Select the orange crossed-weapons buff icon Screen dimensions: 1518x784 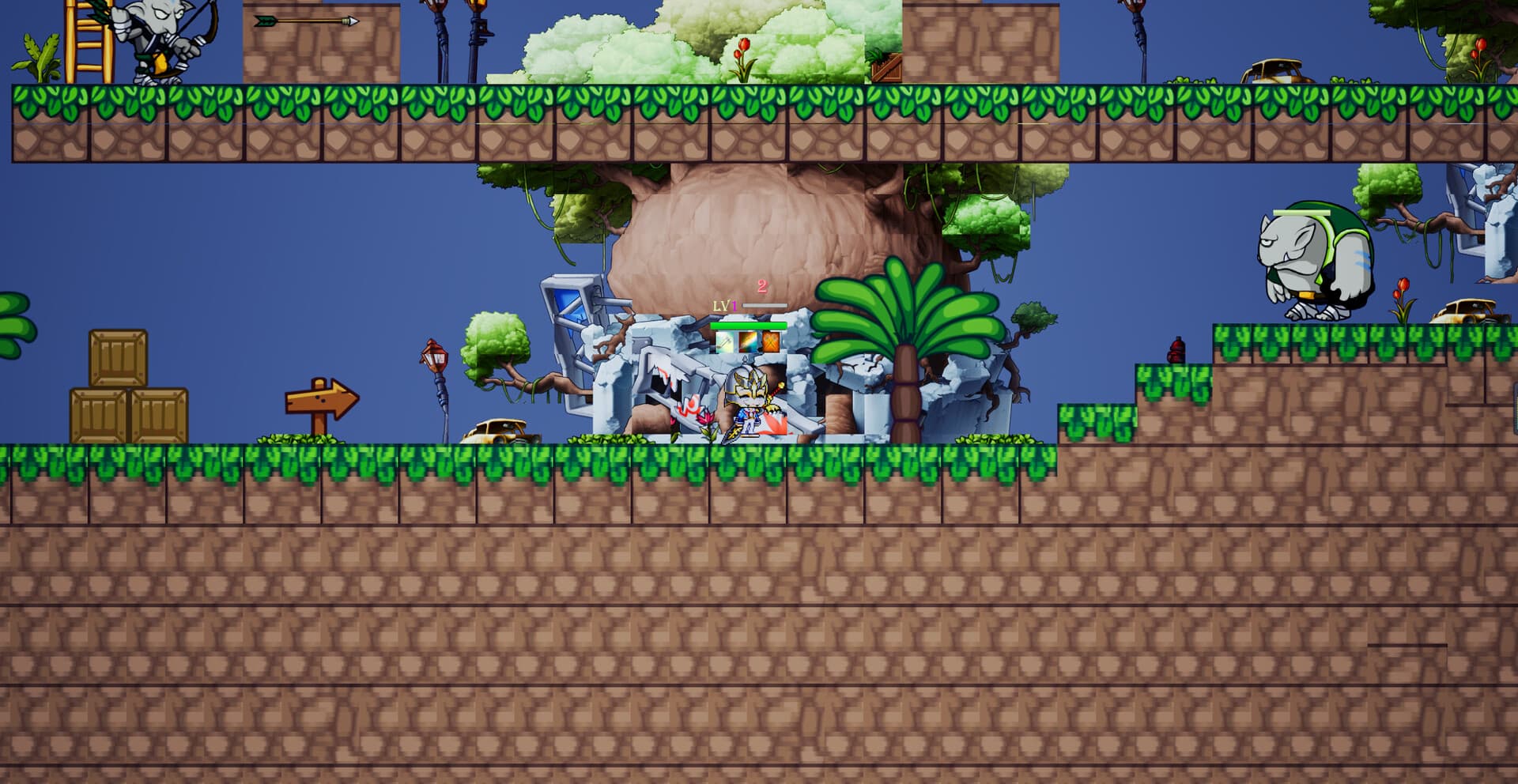771,342
